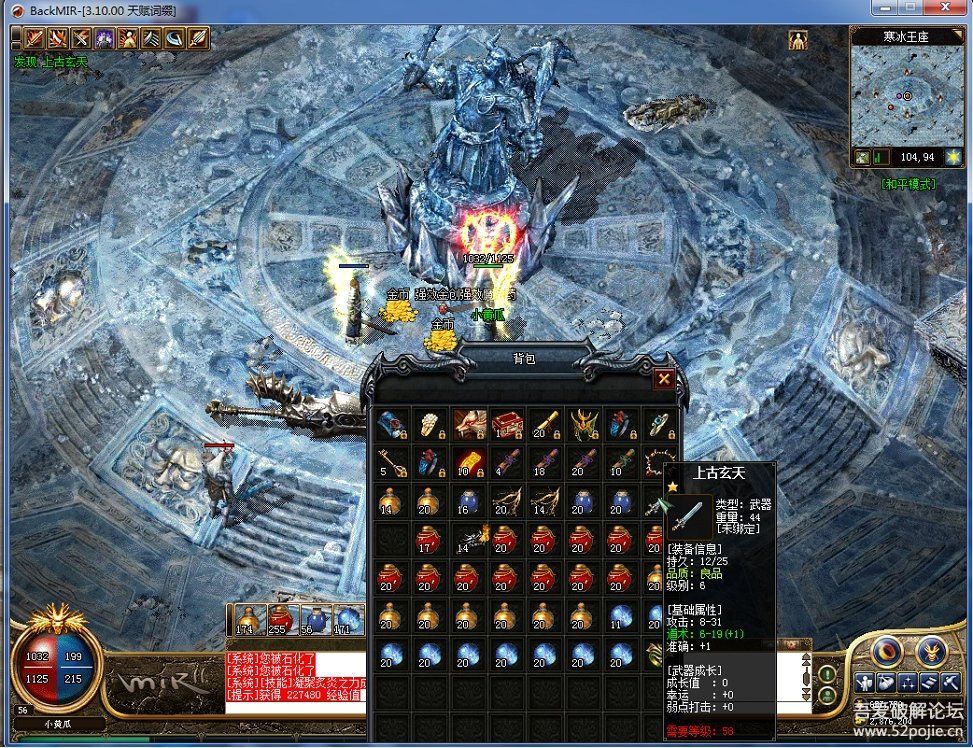This screenshot has width=973, height=748.
Task: Activate the first sword skill icon
Action: [34, 39]
